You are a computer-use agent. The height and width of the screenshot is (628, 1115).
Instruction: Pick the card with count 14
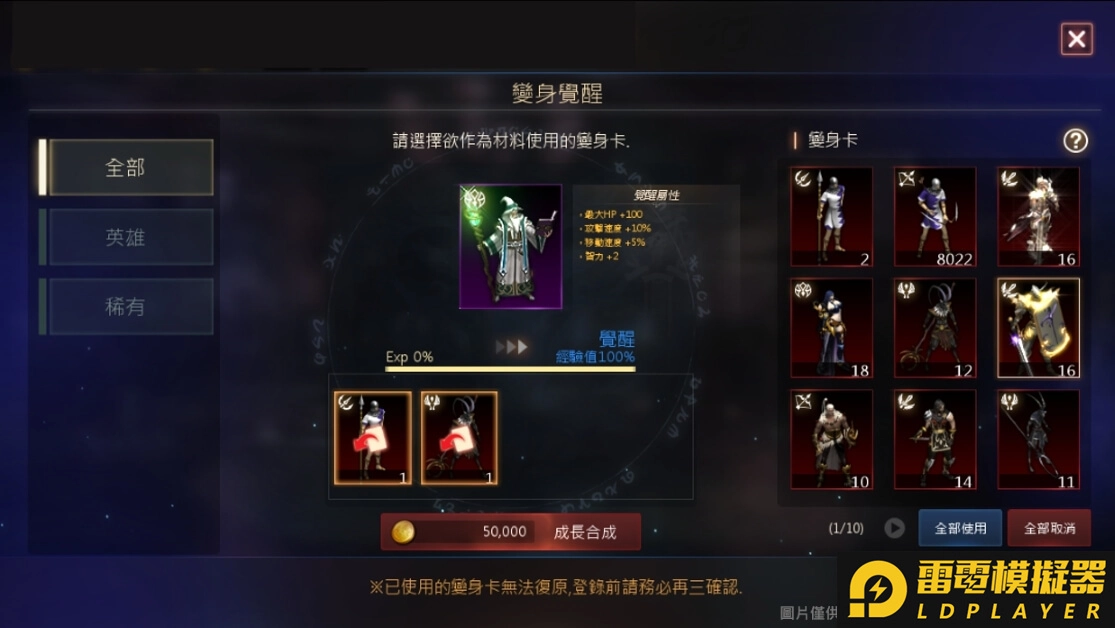[x=935, y=439]
